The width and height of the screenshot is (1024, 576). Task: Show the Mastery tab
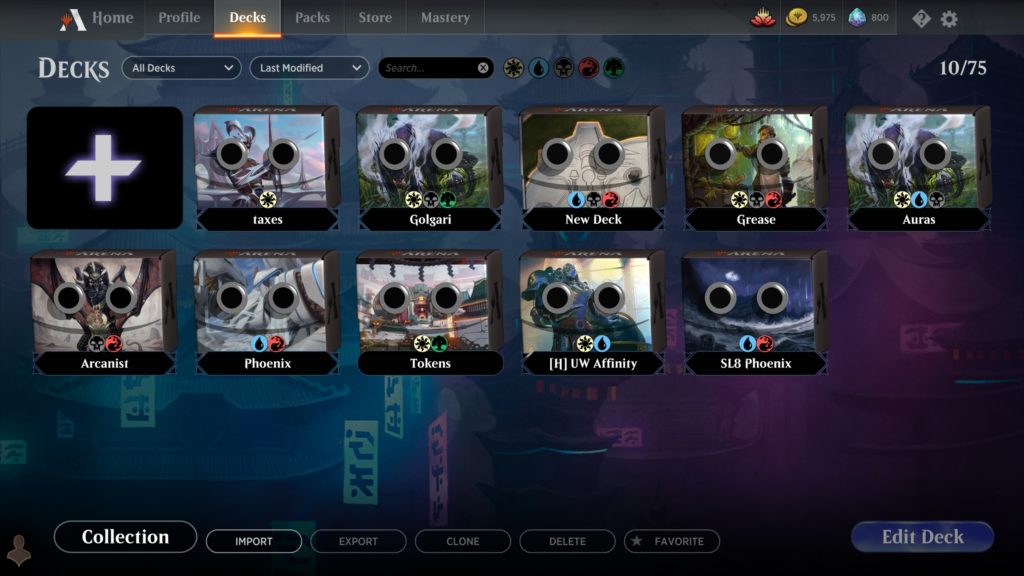pos(445,18)
